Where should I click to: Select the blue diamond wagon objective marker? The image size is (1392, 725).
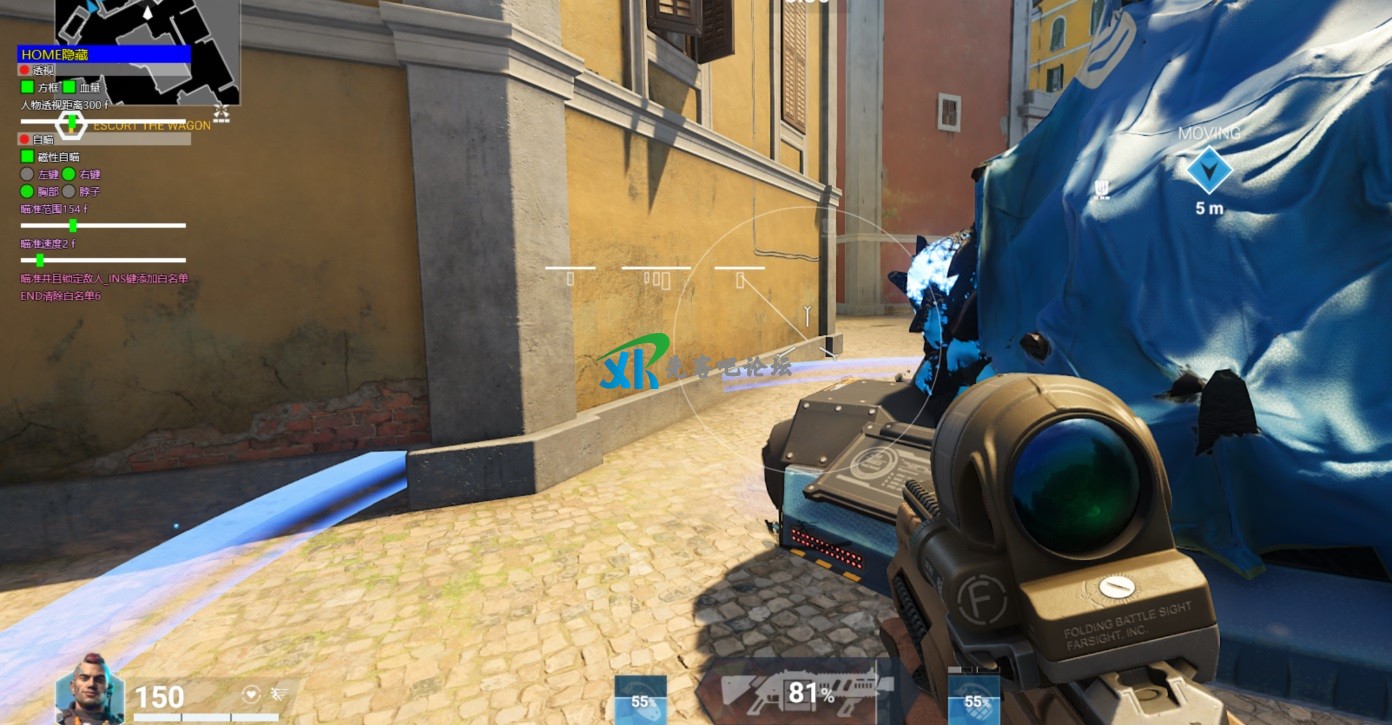[1208, 170]
